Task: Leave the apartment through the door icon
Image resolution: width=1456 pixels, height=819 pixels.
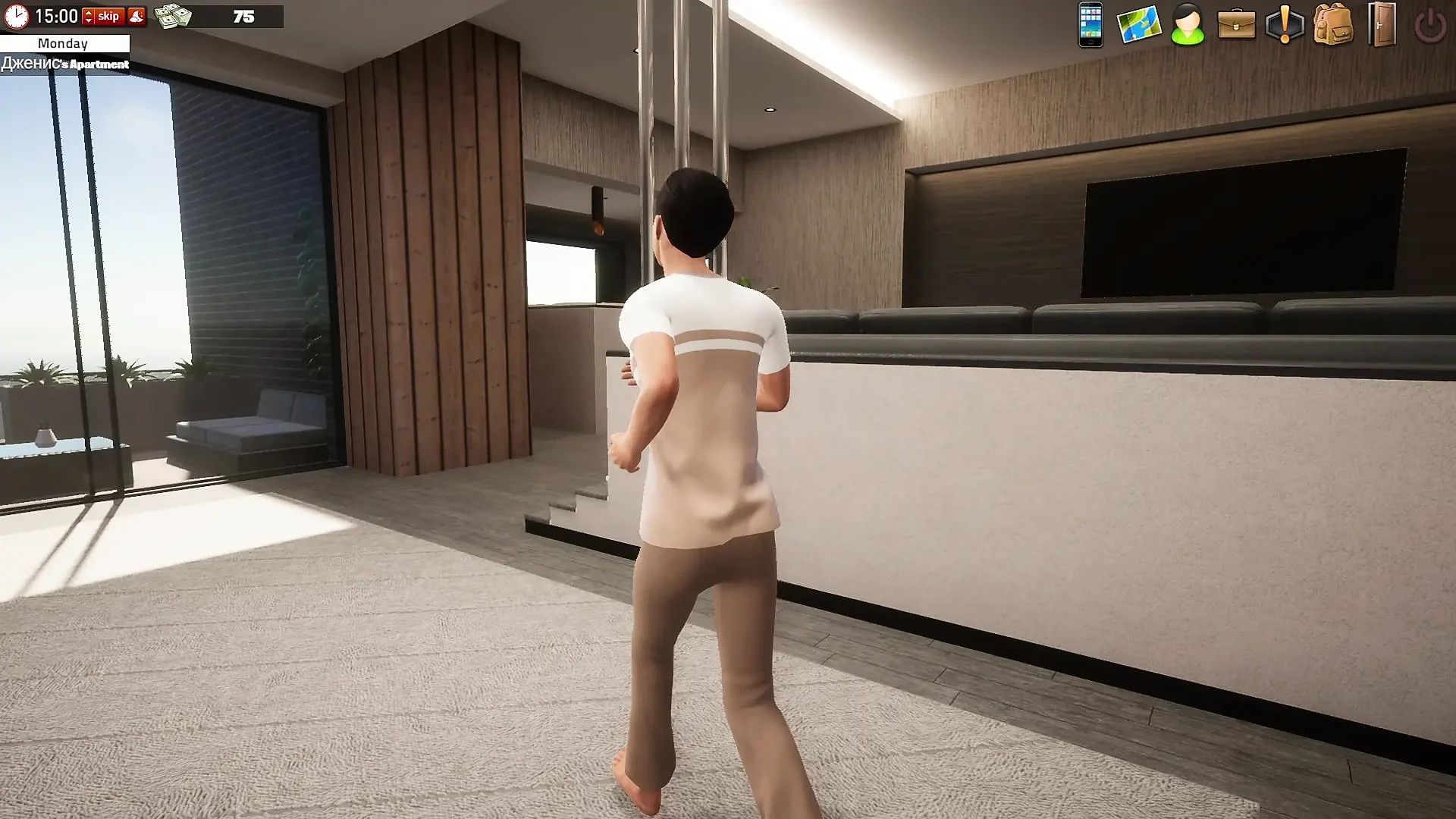Action: [x=1382, y=24]
